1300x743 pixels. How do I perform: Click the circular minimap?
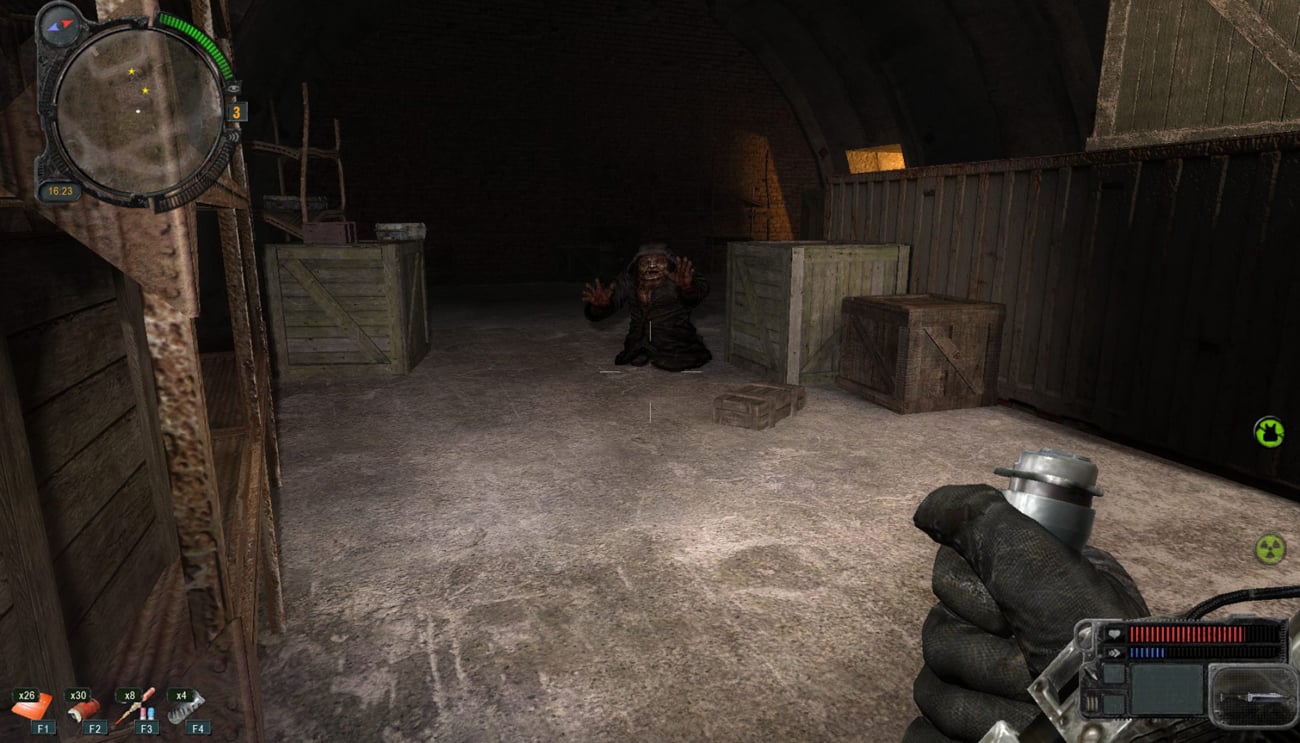pyautogui.click(x=138, y=108)
